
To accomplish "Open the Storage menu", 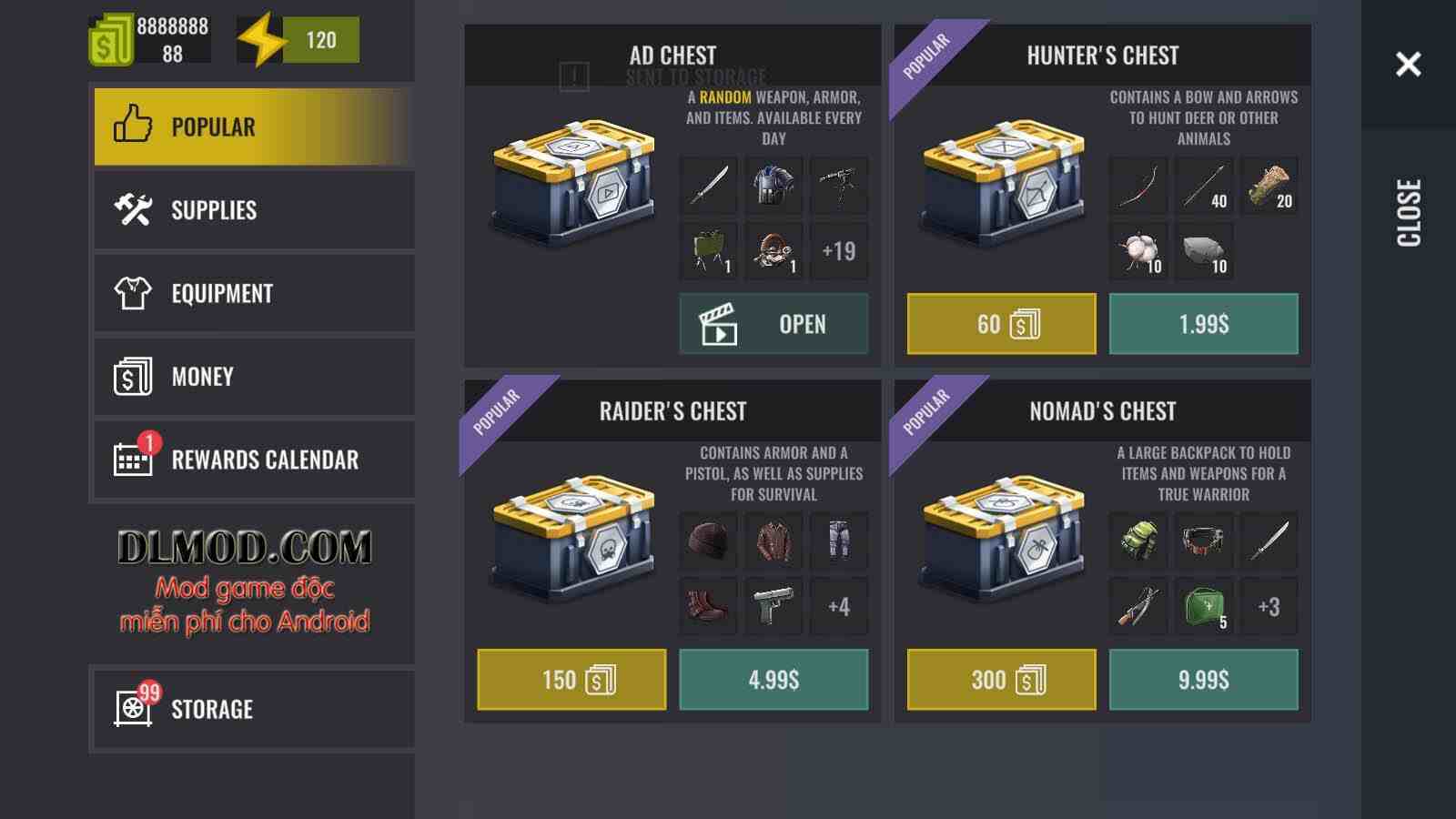I will 253,709.
